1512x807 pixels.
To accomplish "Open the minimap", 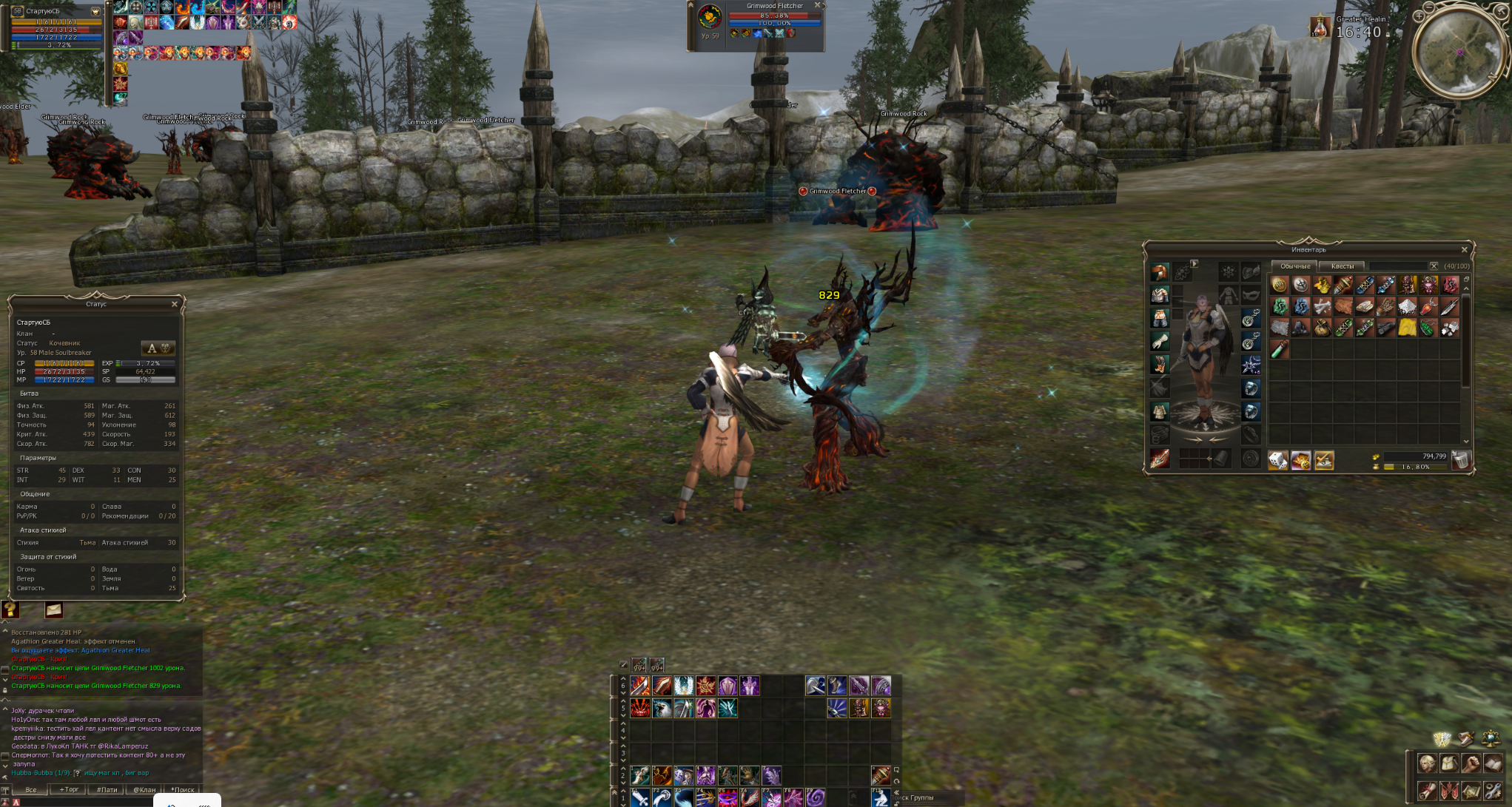I will coord(1459,50).
